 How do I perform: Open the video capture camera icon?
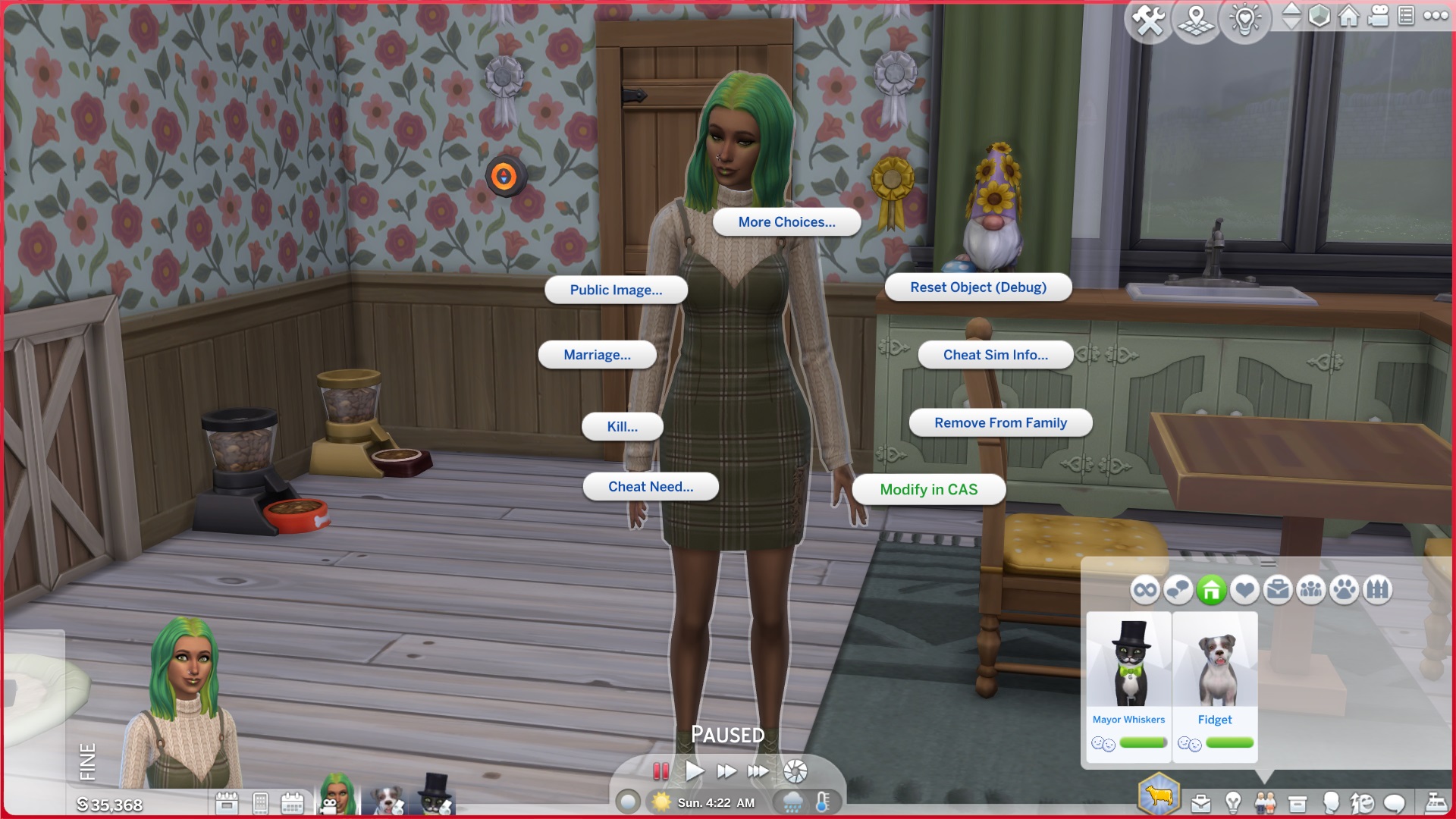(1376, 17)
